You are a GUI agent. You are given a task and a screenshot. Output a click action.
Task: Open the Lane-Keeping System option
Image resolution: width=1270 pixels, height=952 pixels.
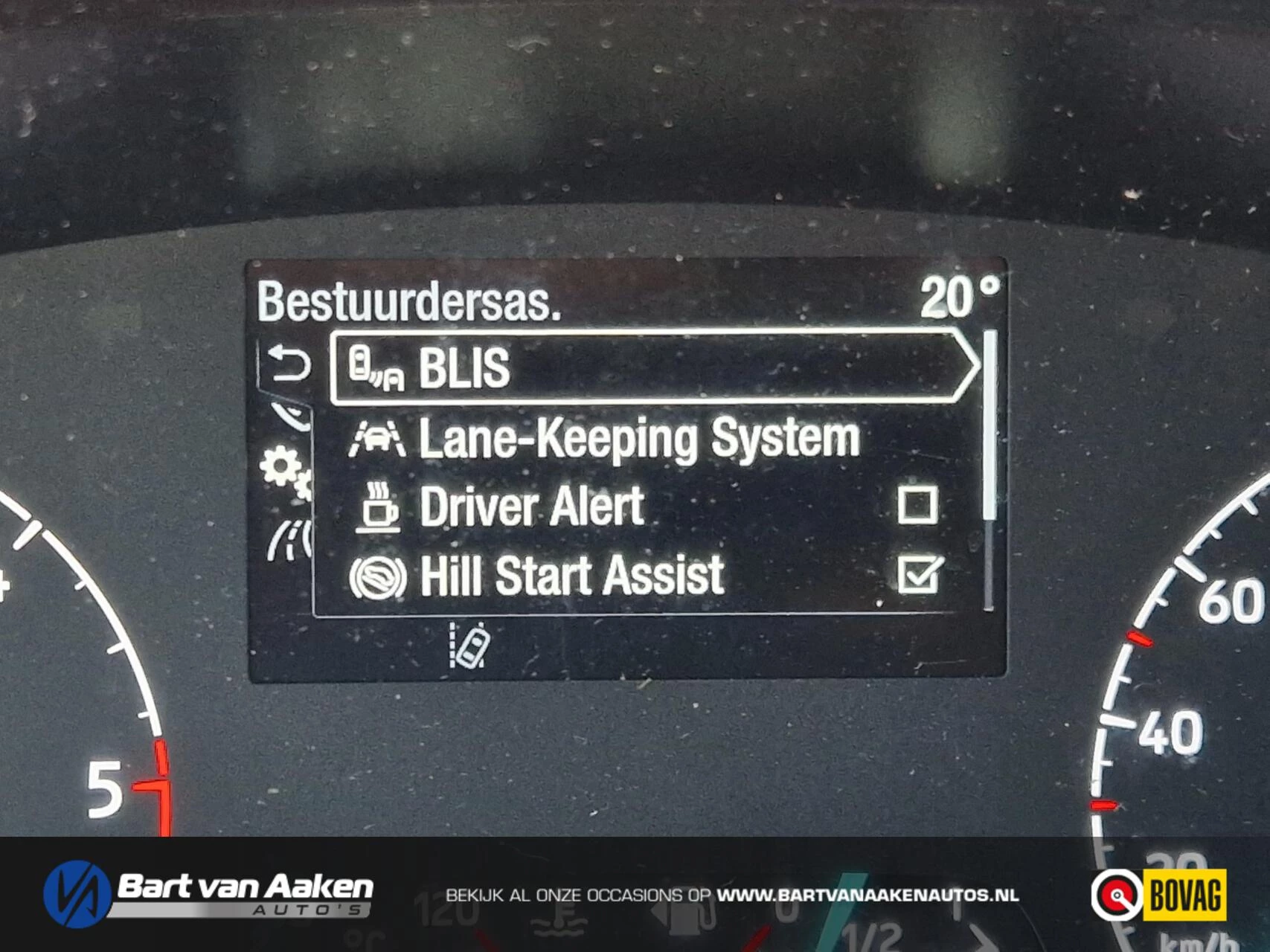pyautogui.click(x=640, y=438)
